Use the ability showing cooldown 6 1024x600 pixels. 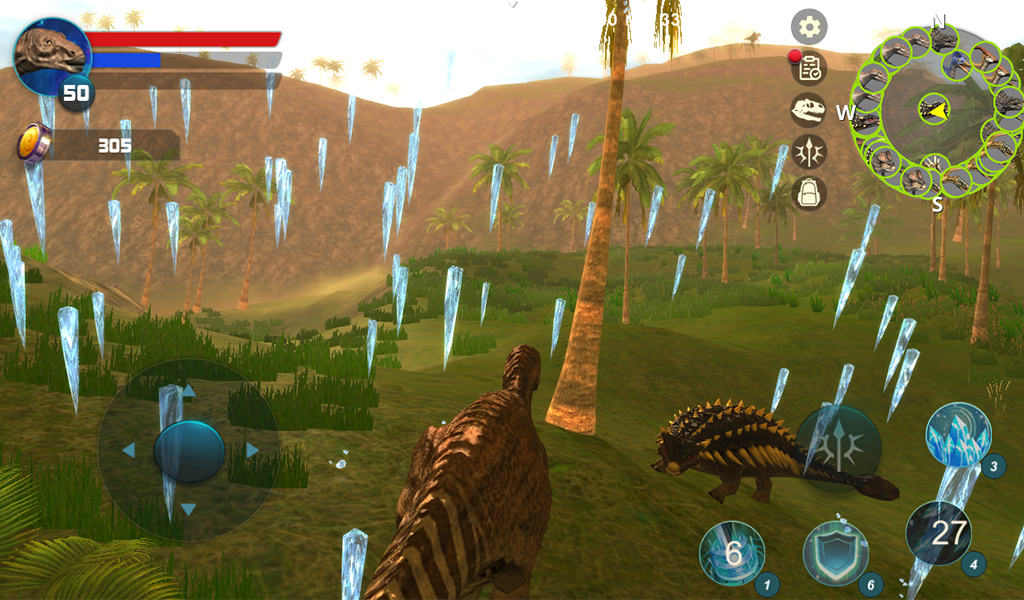point(732,553)
